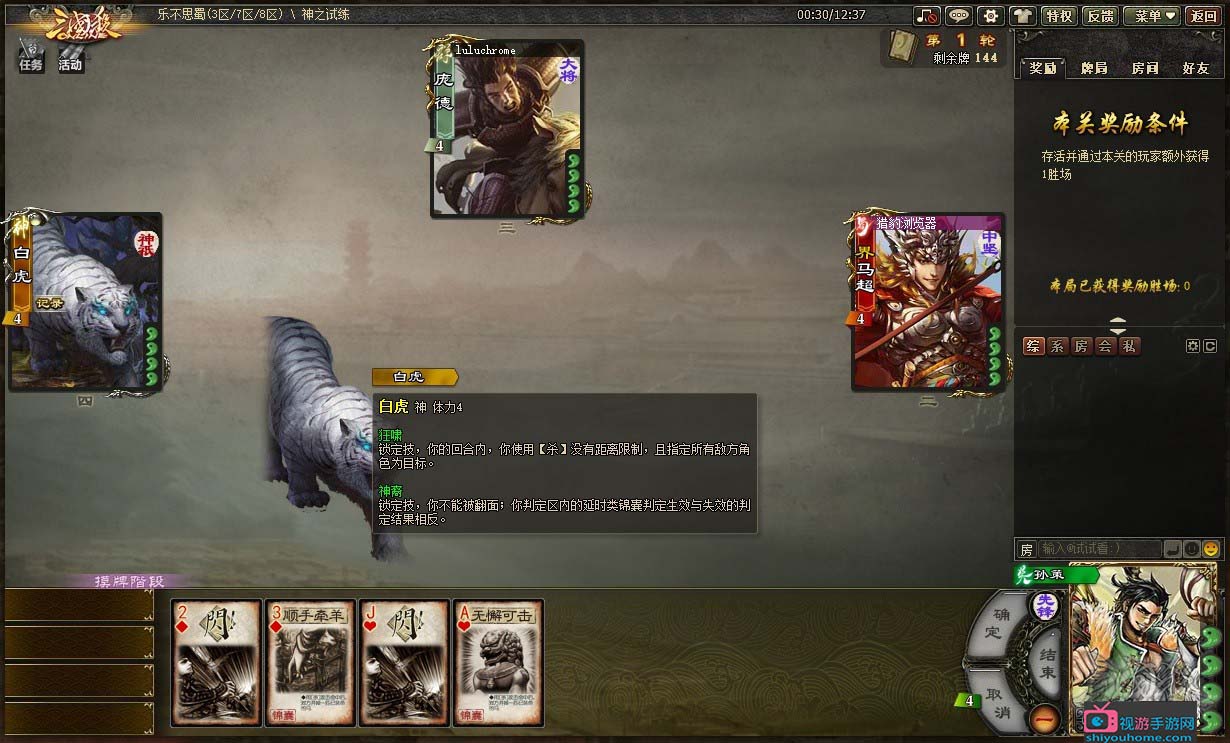End the turn with 结束 button
The height and width of the screenshot is (743, 1230).
pos(1046,663)
